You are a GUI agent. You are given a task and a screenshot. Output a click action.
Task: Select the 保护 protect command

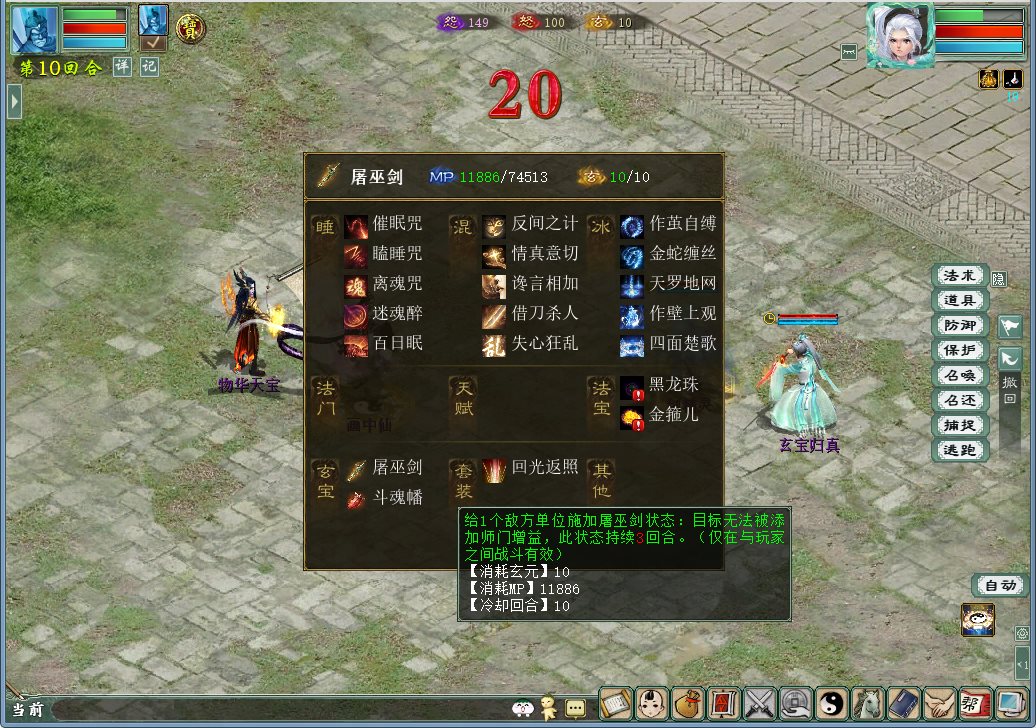click(959, 350)
